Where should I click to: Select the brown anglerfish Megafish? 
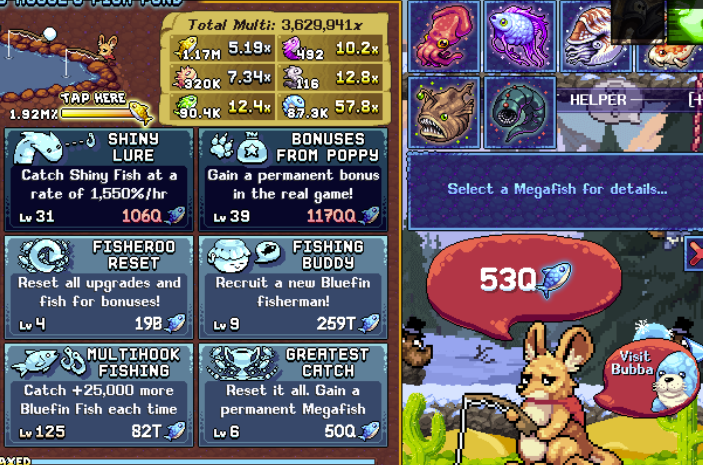coord(444,112)
